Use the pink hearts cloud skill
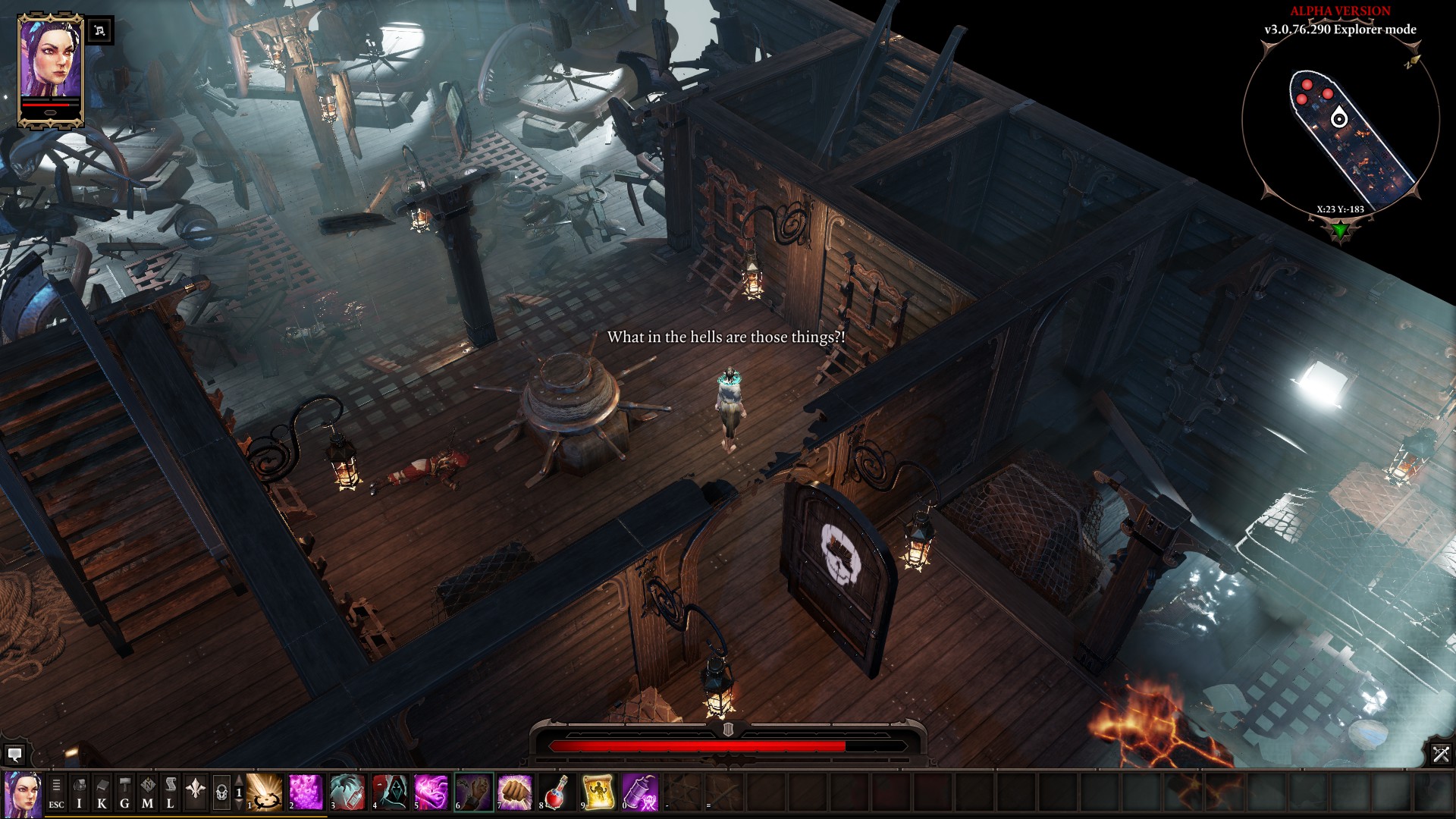This screenshot has width=1456, height=819. (306, 792)
